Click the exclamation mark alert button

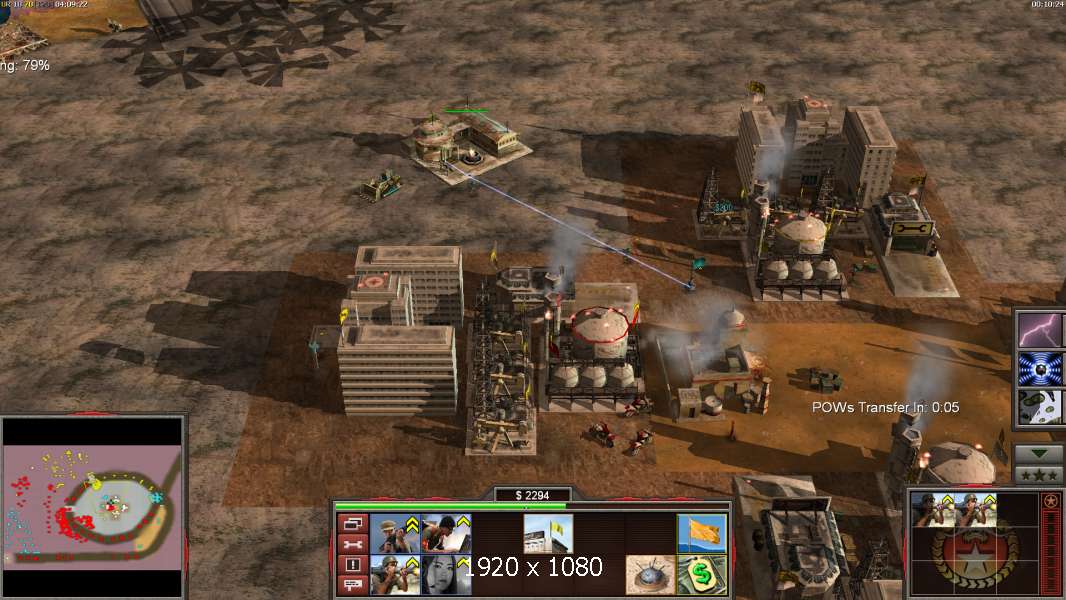pyautogui.click(x=352, y=565)
